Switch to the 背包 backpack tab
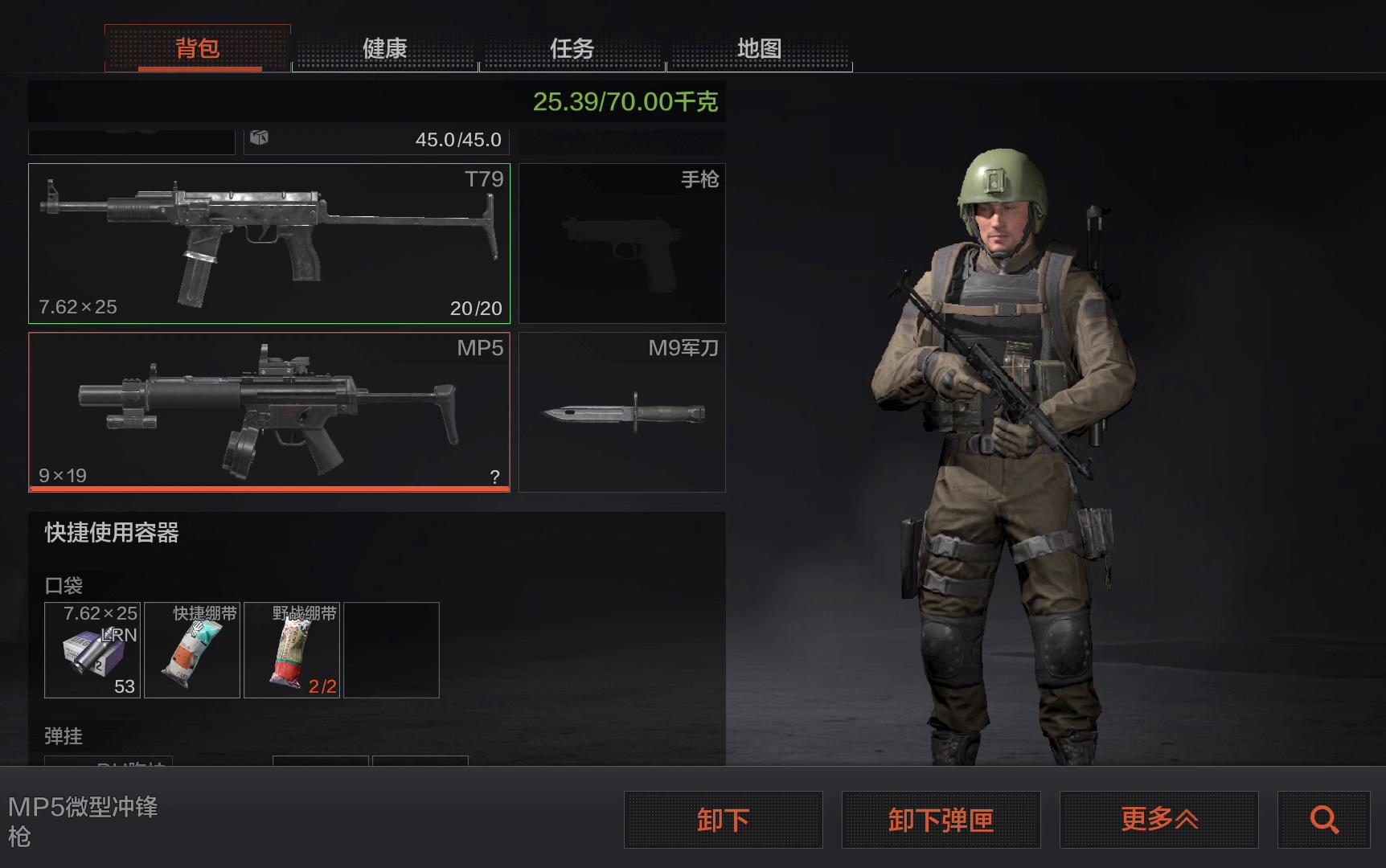 click(x=198, y=48)
